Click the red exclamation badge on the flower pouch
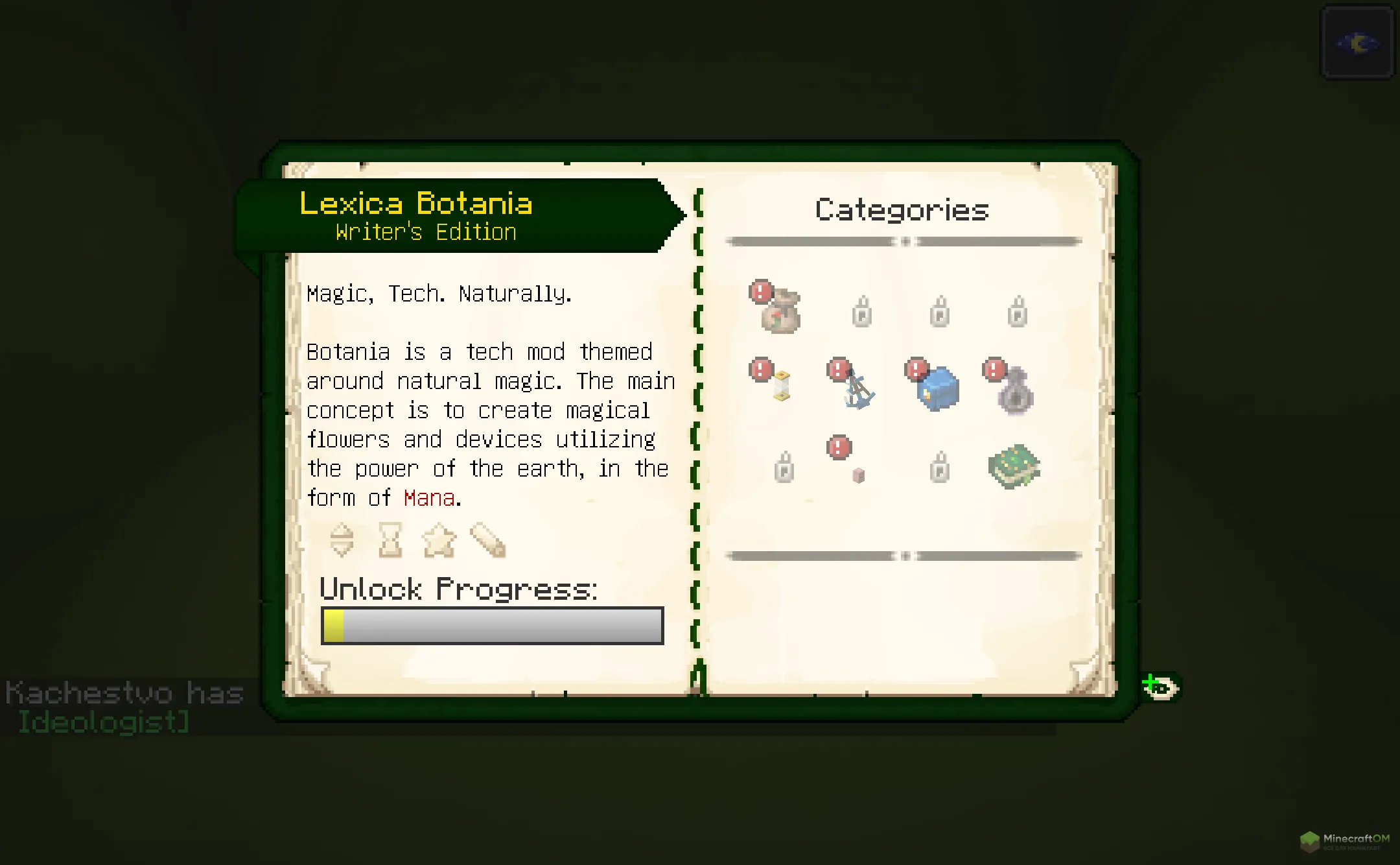Viewport: 1400px width, 865px height. coord(760,292)
